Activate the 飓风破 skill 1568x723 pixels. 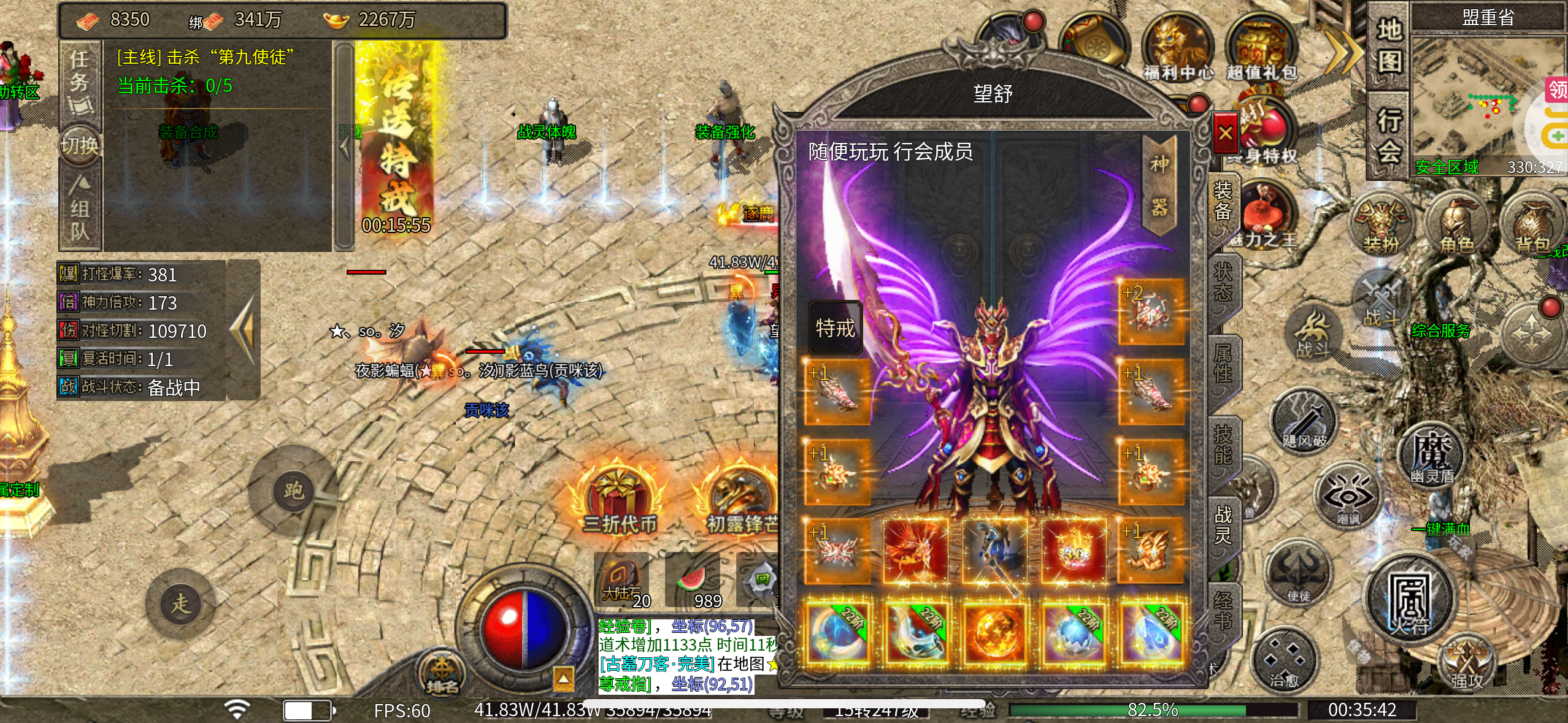[x=1304, y=422]
